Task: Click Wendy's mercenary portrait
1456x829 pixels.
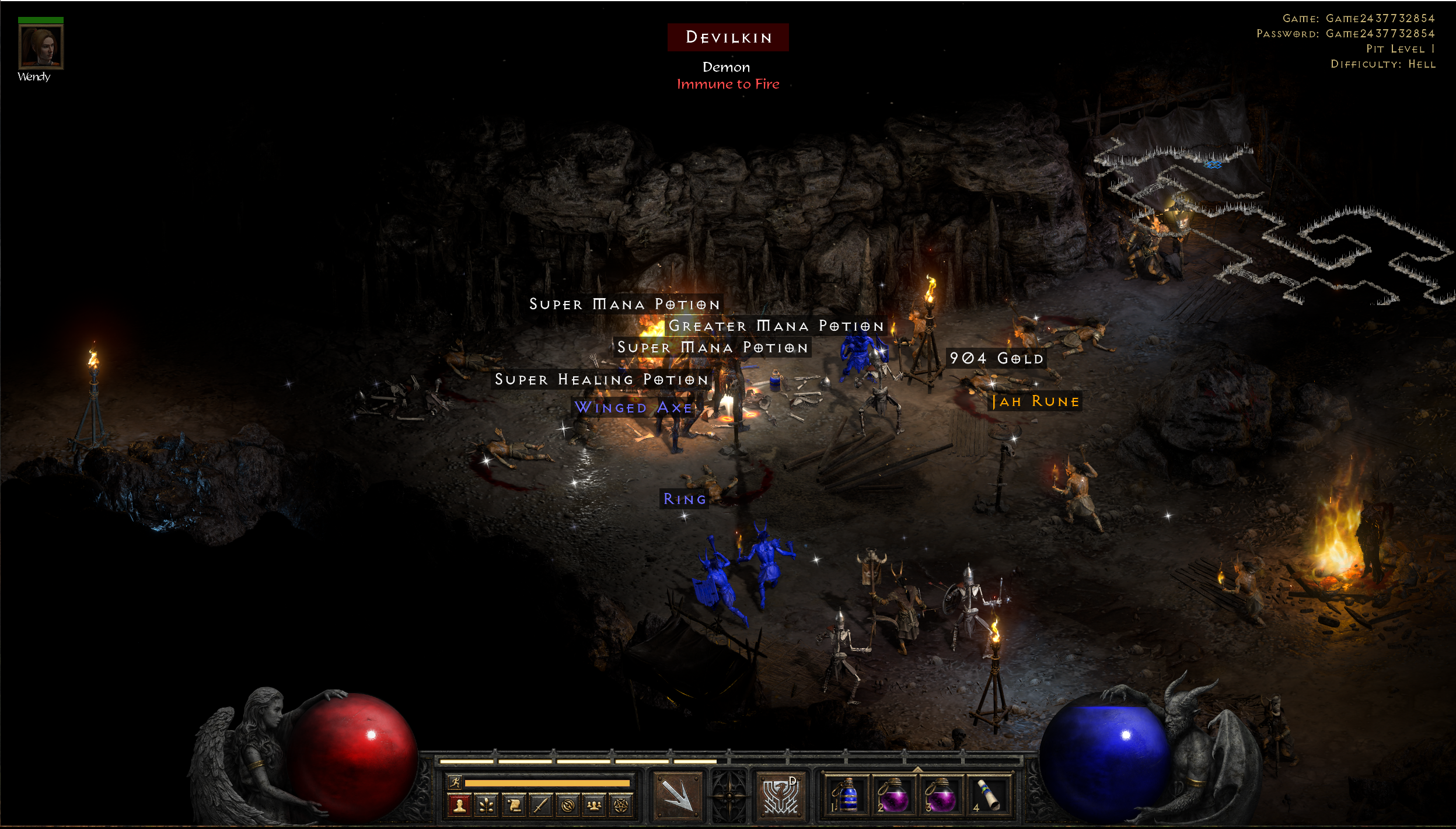Action: click(40, 47)
